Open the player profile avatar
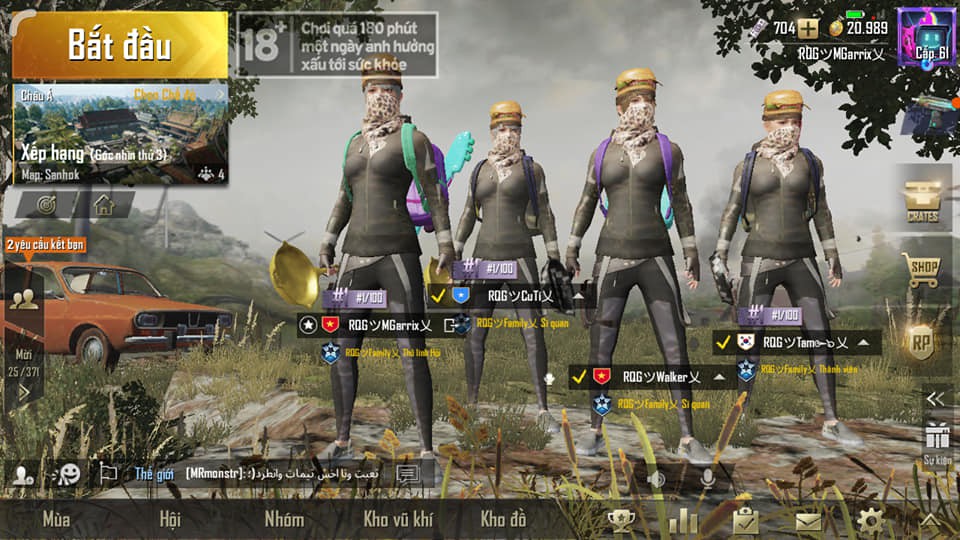Viewport: 960px width, 540px height. (926, 37)
